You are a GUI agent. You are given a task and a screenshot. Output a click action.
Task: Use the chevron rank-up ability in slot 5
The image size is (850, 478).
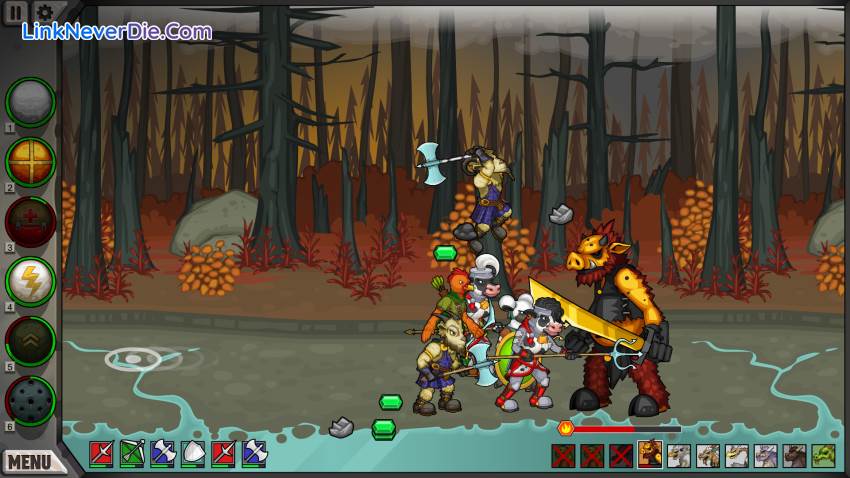coord(30,340)
